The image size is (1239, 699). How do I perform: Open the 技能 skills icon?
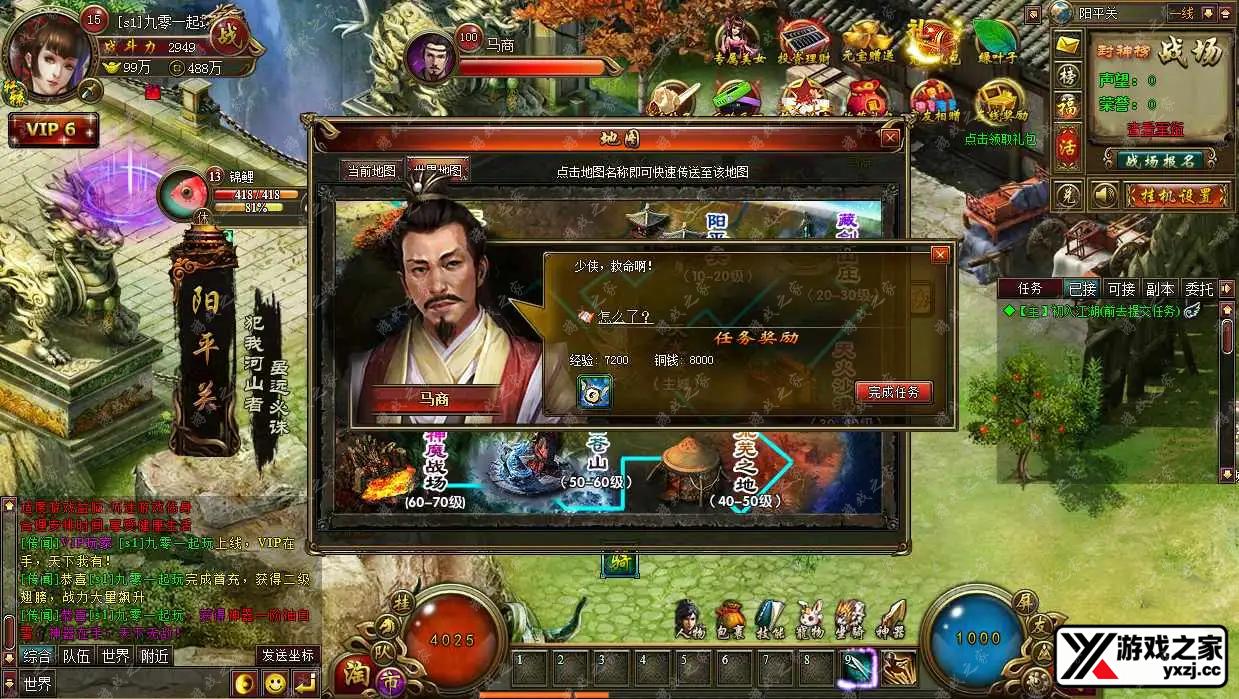tap(770, 620)
